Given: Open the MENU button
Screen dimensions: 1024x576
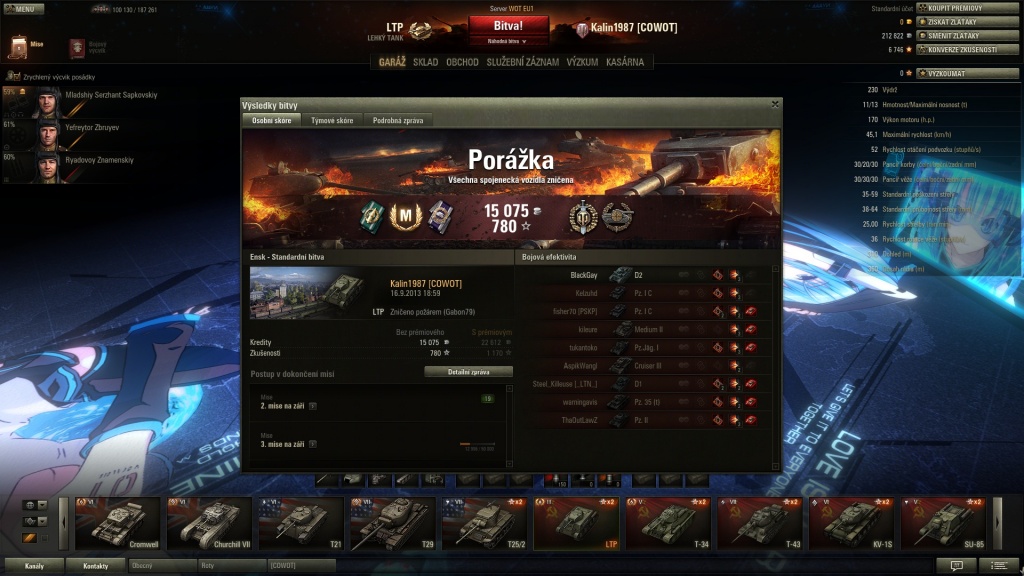Looking at the screenshot, I should tap(24, 8).
